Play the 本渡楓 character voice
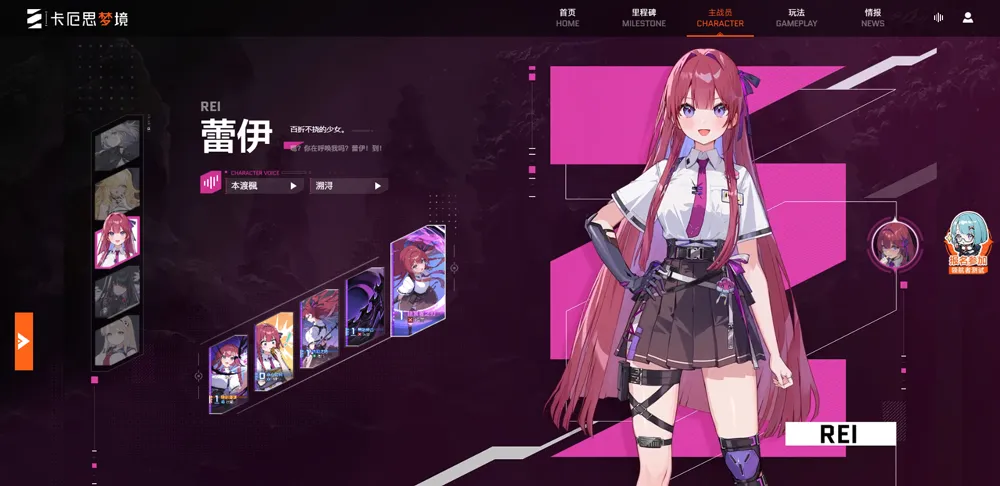 pyautogui.click(x=264, y=185)
